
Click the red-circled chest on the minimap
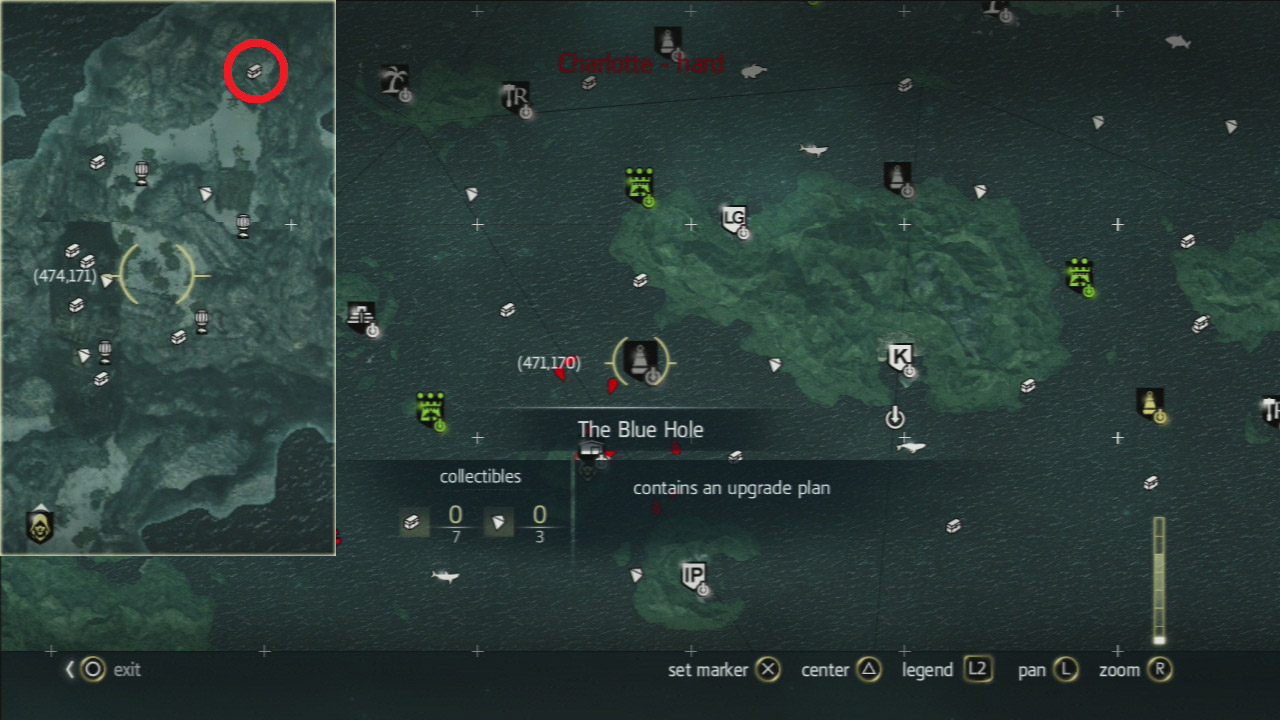tap(256, 71)
